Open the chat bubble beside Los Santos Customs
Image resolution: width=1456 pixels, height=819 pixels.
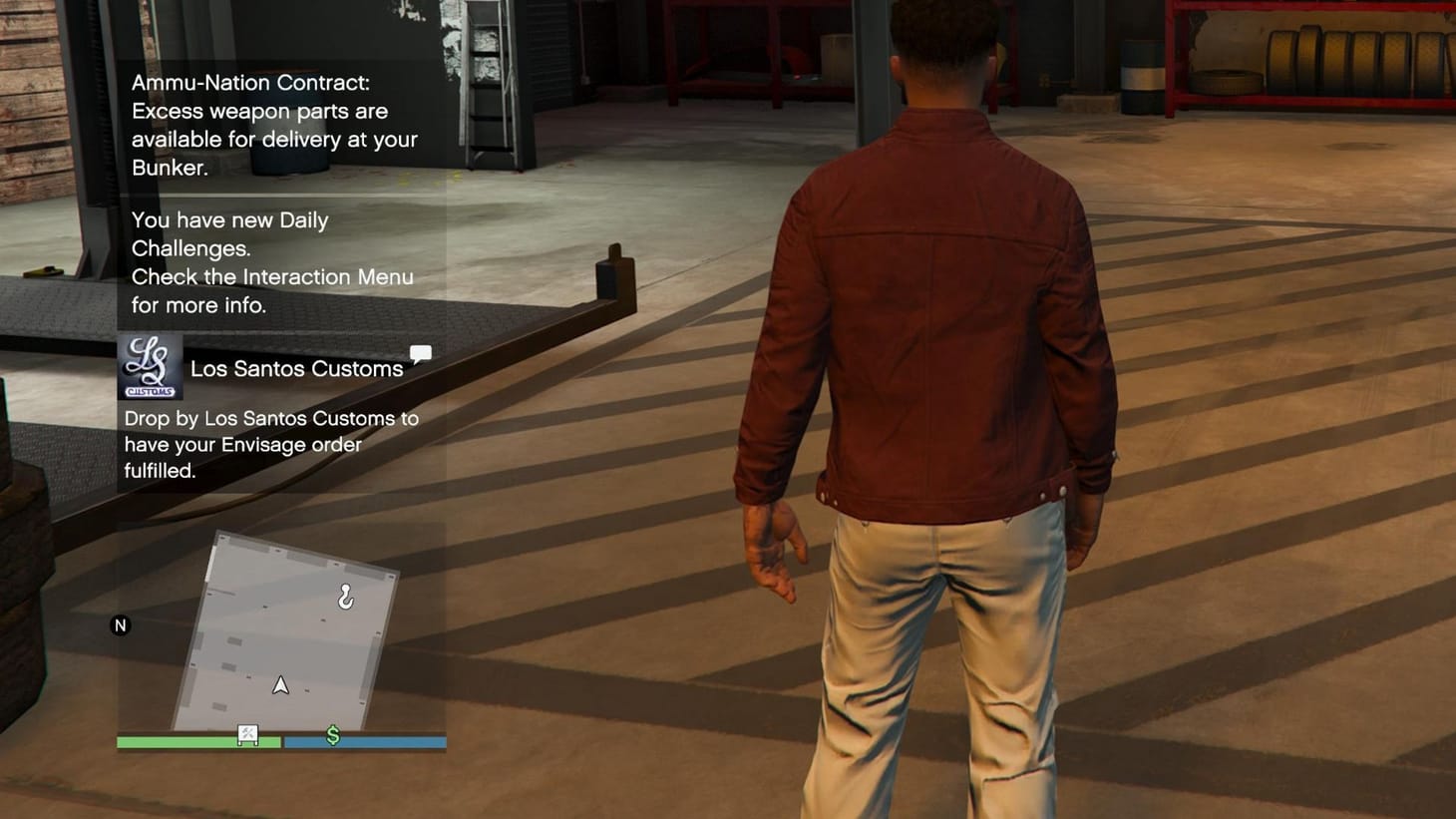point(421,353)
